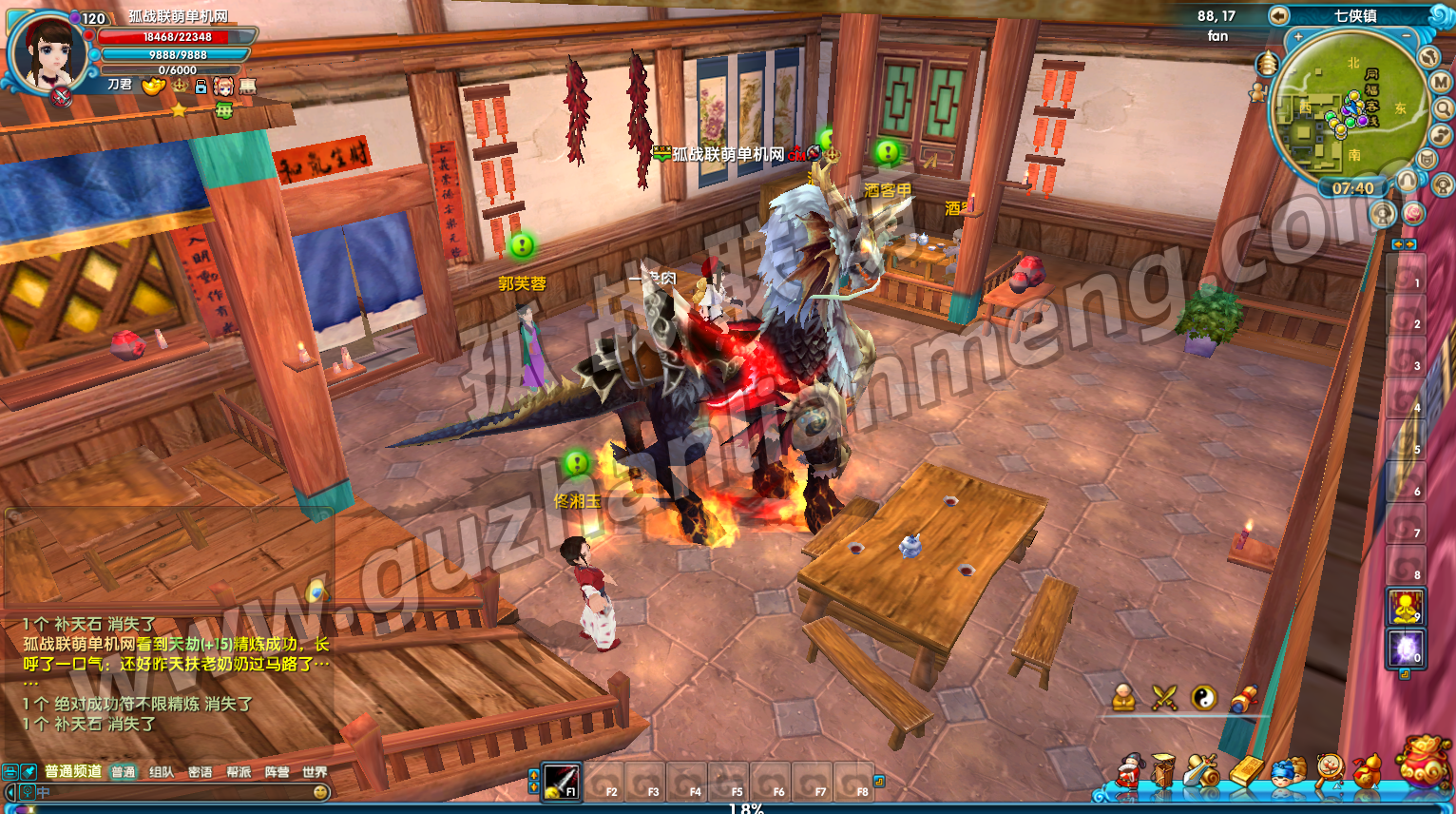Open the red lucky bag icon
The height and width of the screenshot is (814, 1456).
1423,763
